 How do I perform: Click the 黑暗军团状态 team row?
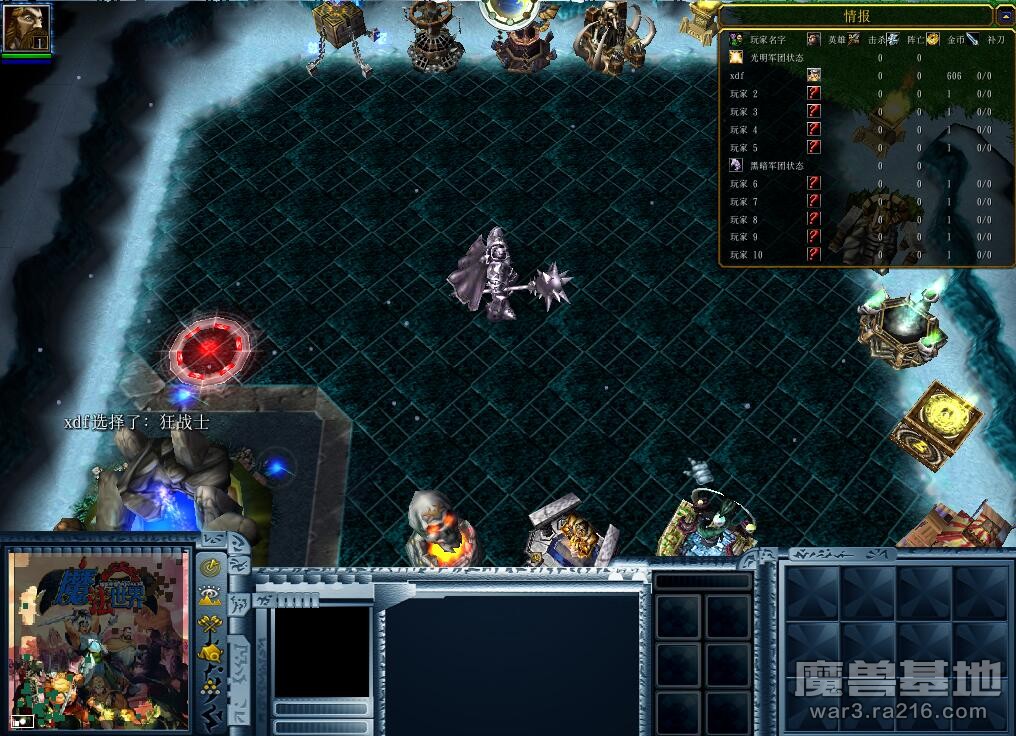point(860,165)
